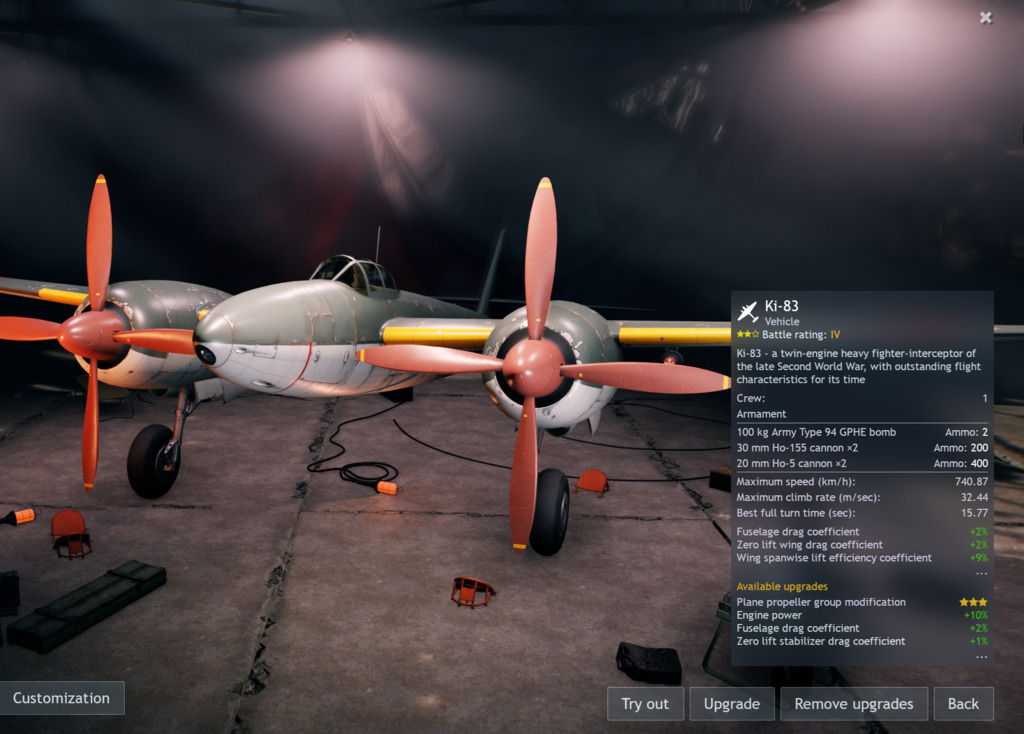The image size is (1024, 734).
Task: Close the vehicle view with the X
Action: [x=986, y=17]
